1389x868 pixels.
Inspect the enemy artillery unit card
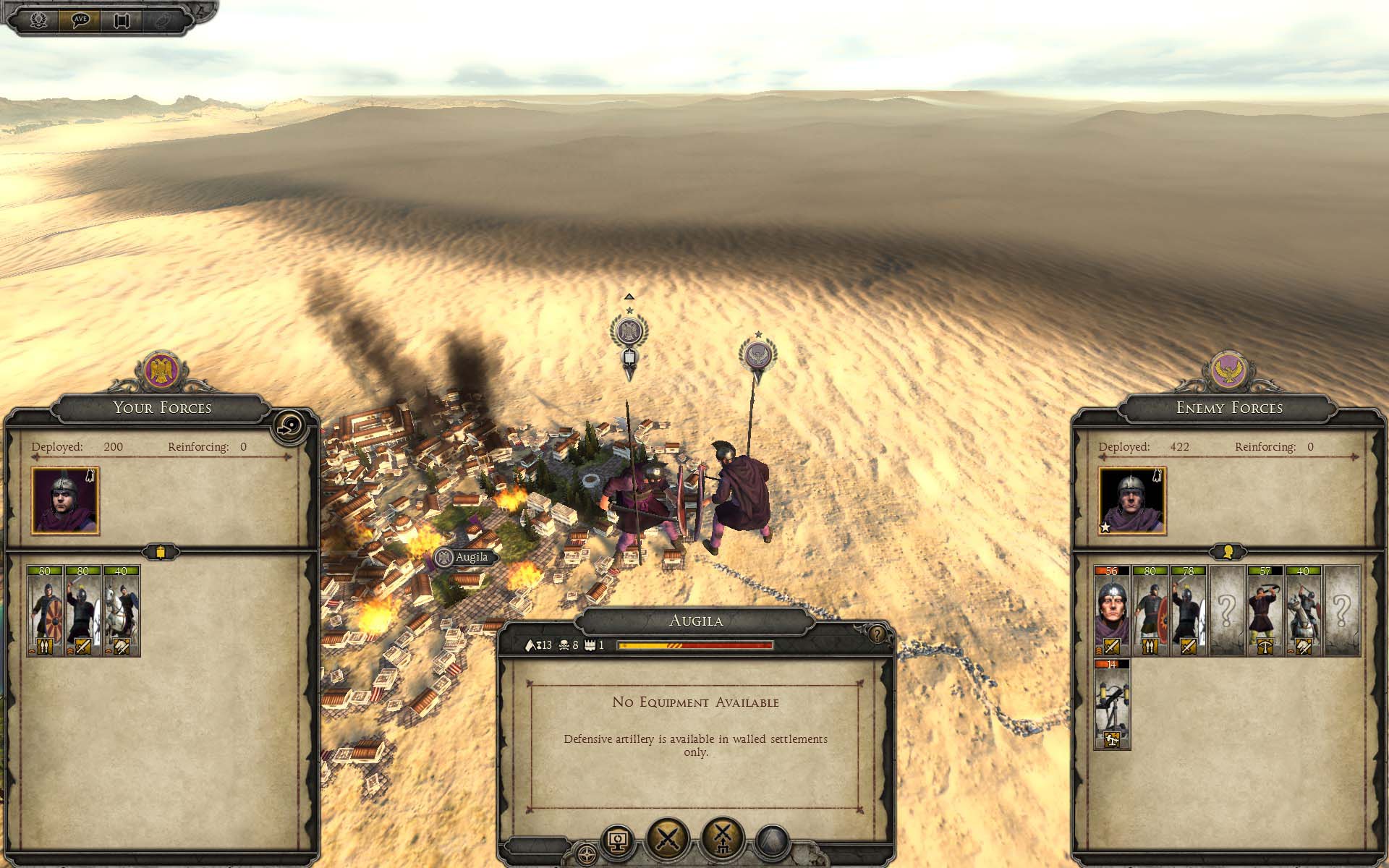pyautogui.click(x=1112, y=704)
